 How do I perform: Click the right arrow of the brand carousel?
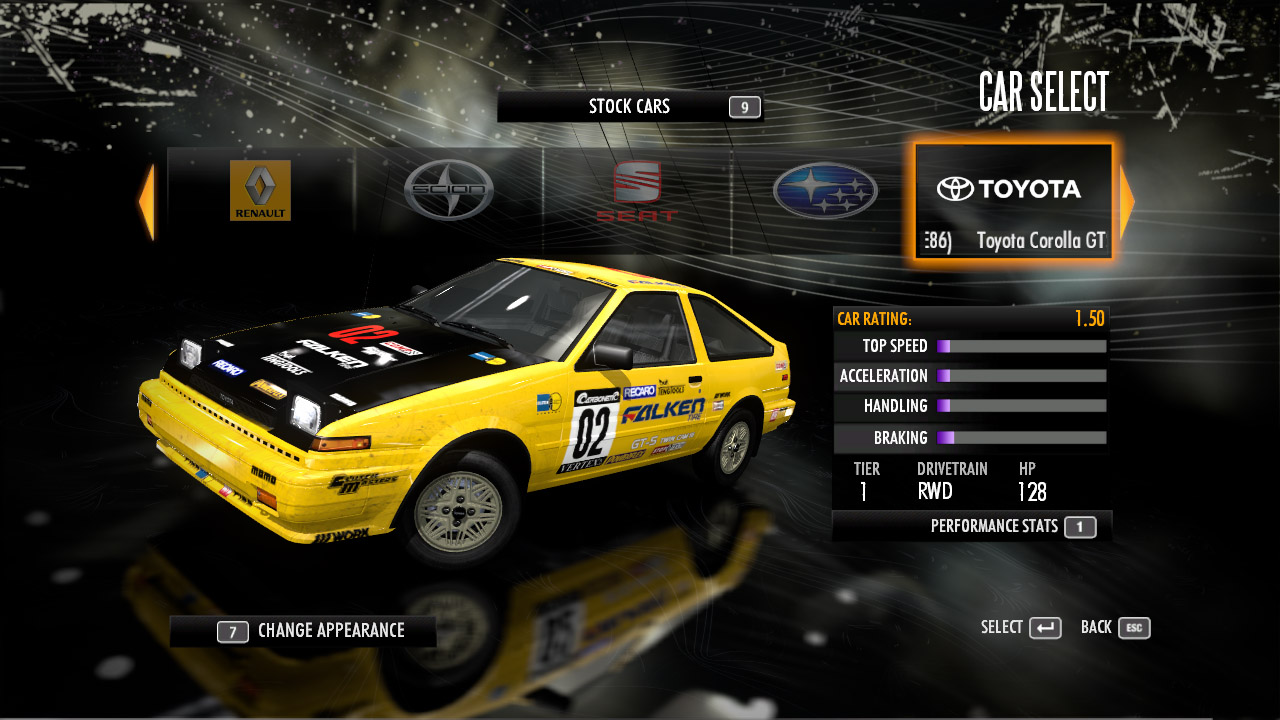point(1126,202)
